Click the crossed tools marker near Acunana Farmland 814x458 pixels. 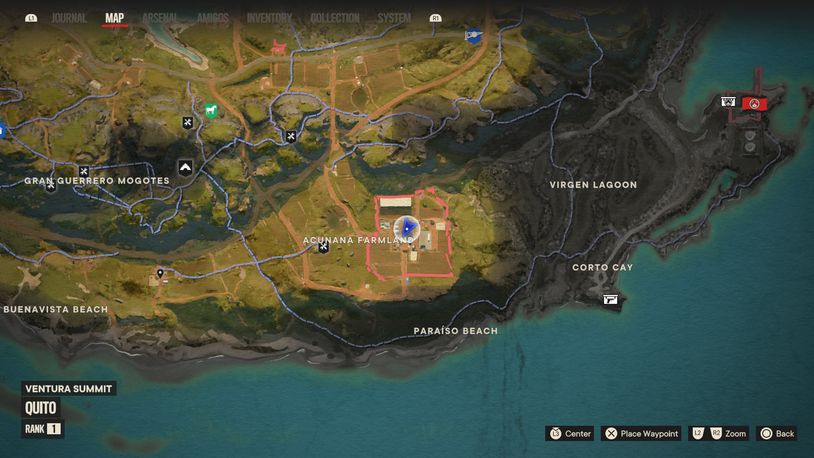point(324,247)
